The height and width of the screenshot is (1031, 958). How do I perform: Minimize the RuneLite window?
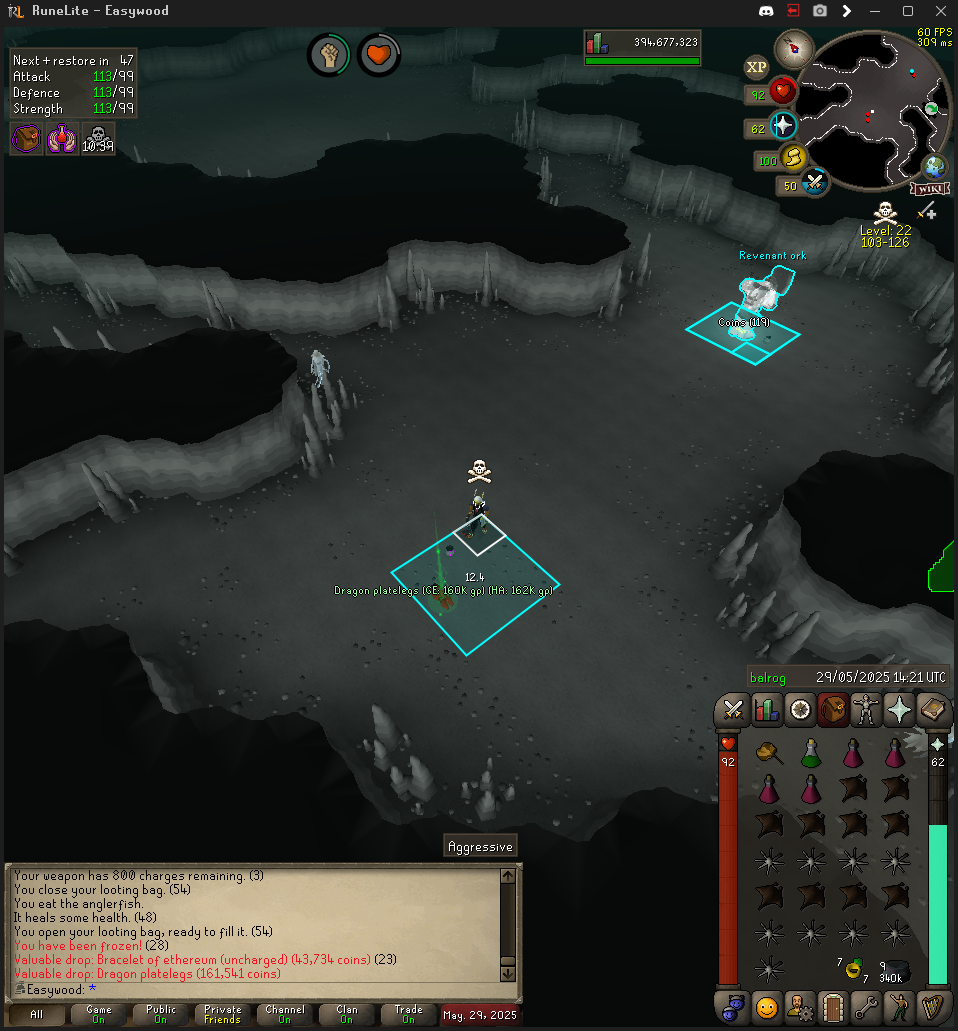coord(877,11)
